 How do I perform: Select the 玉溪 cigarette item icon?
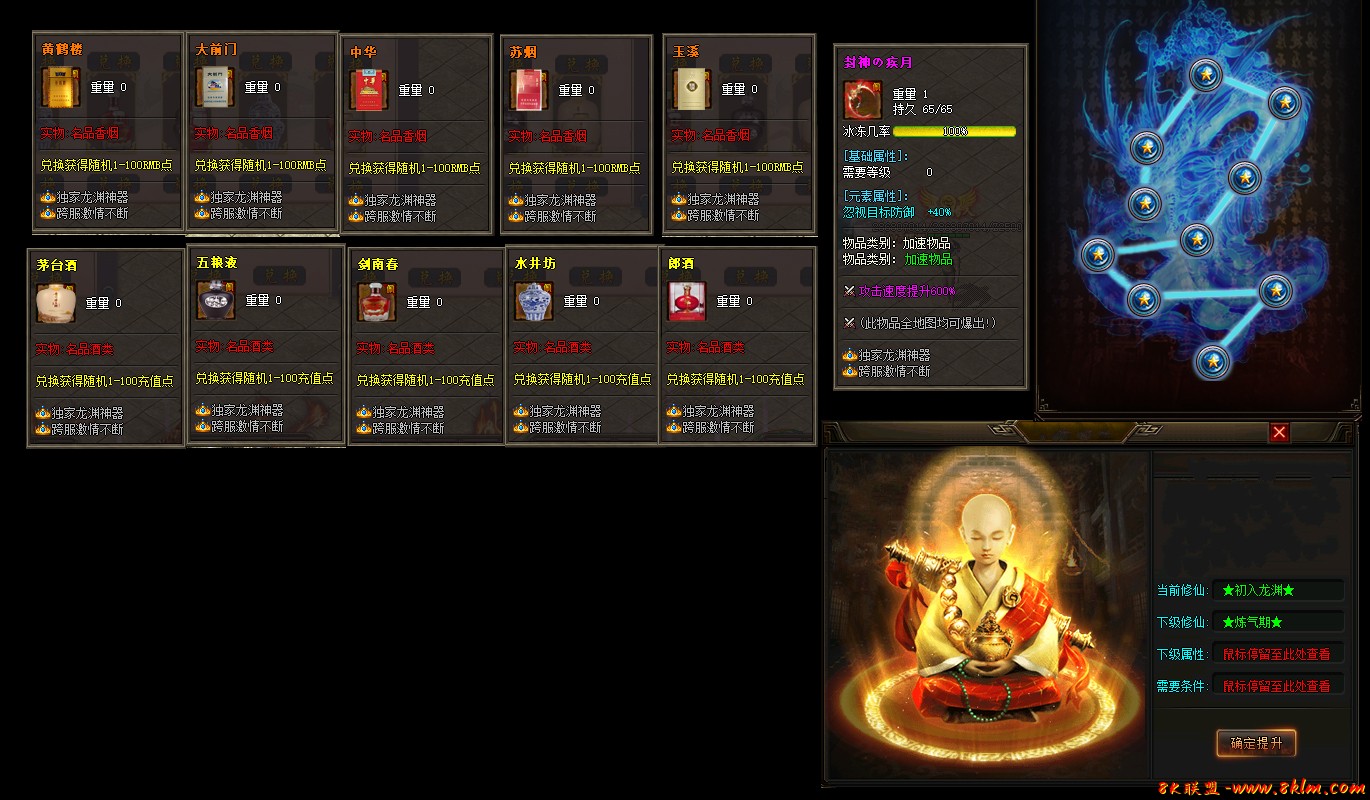click(x=690, y=87)
